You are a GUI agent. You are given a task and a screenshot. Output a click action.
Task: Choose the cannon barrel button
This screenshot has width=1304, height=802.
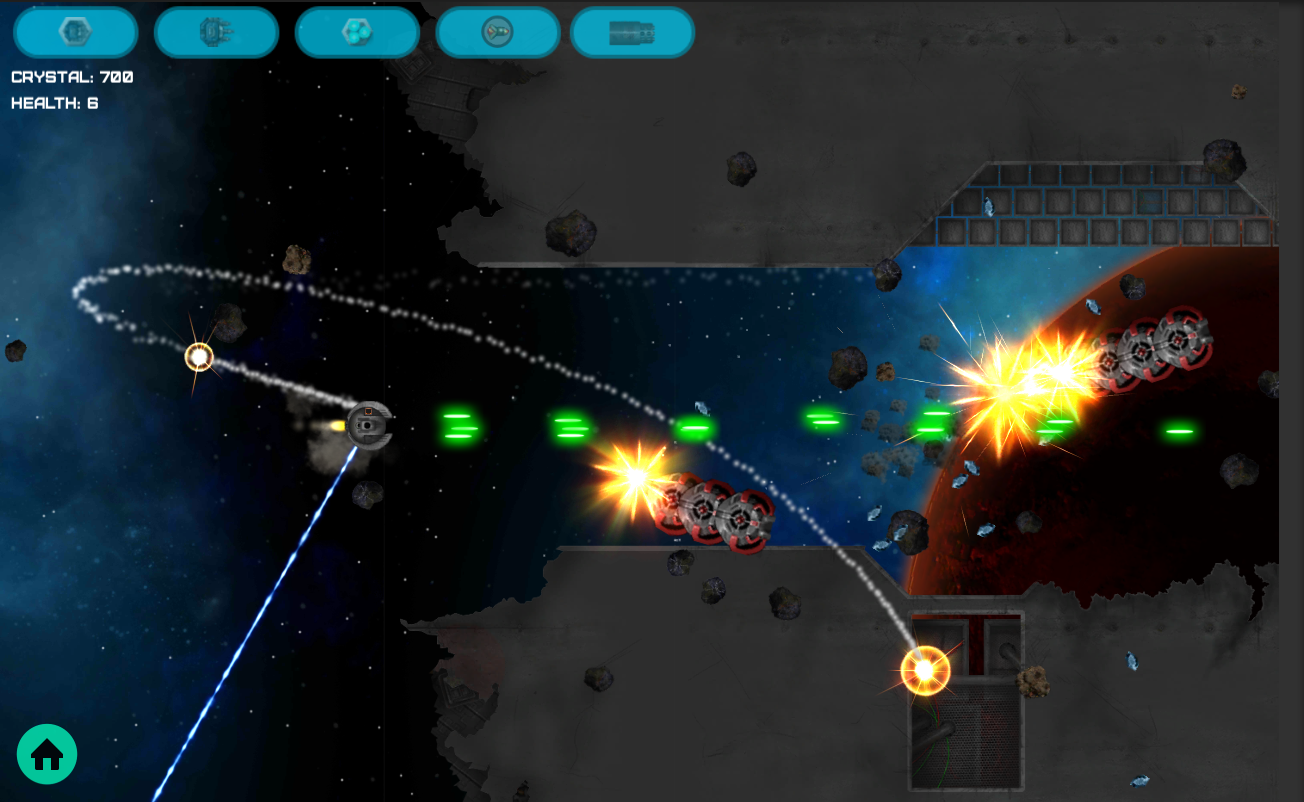click(632, 32)
